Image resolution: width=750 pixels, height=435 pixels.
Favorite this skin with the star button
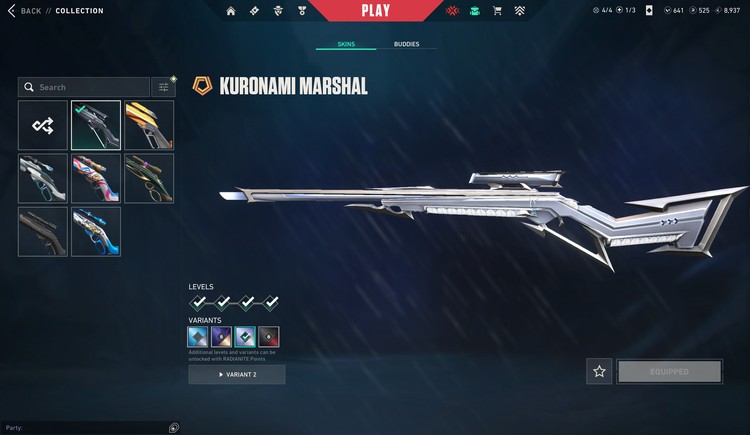pos(599,371)
